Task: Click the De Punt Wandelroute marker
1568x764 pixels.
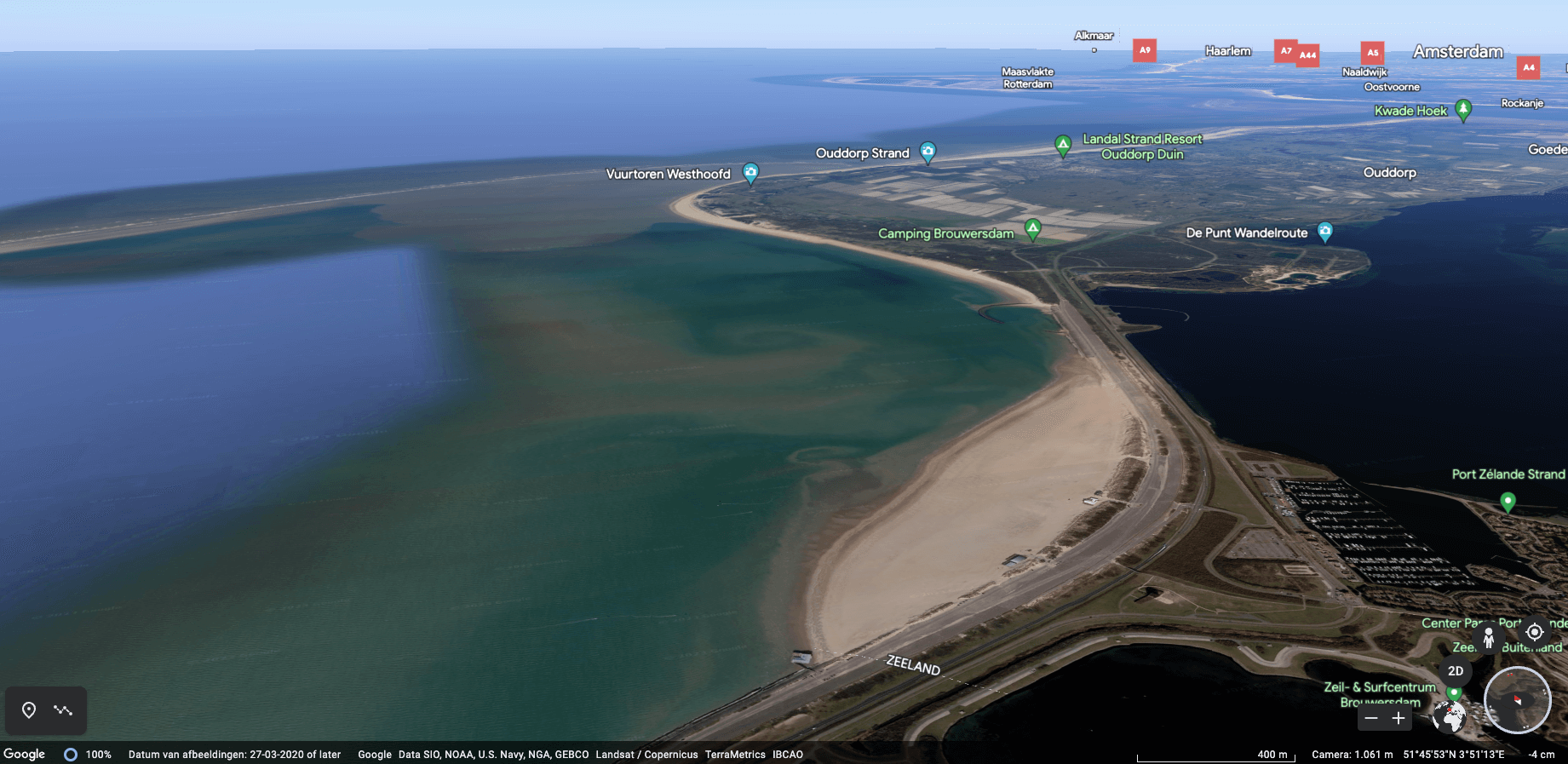Action: coord(1325,232)
